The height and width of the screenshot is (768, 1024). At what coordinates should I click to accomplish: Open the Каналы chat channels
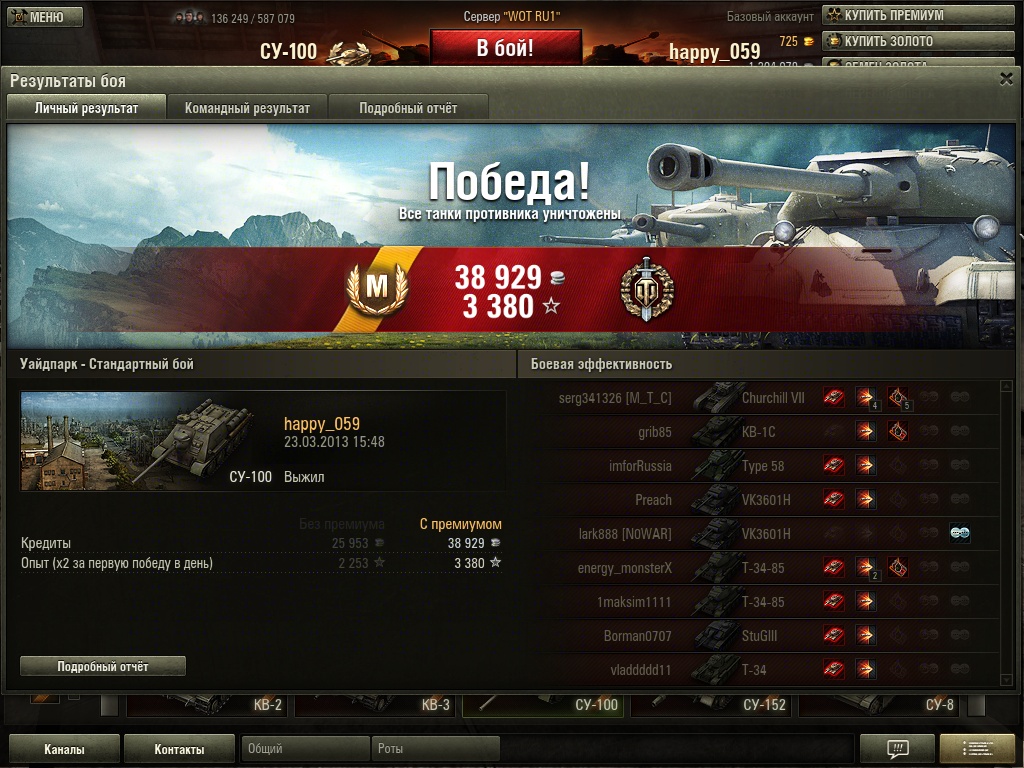64,749
